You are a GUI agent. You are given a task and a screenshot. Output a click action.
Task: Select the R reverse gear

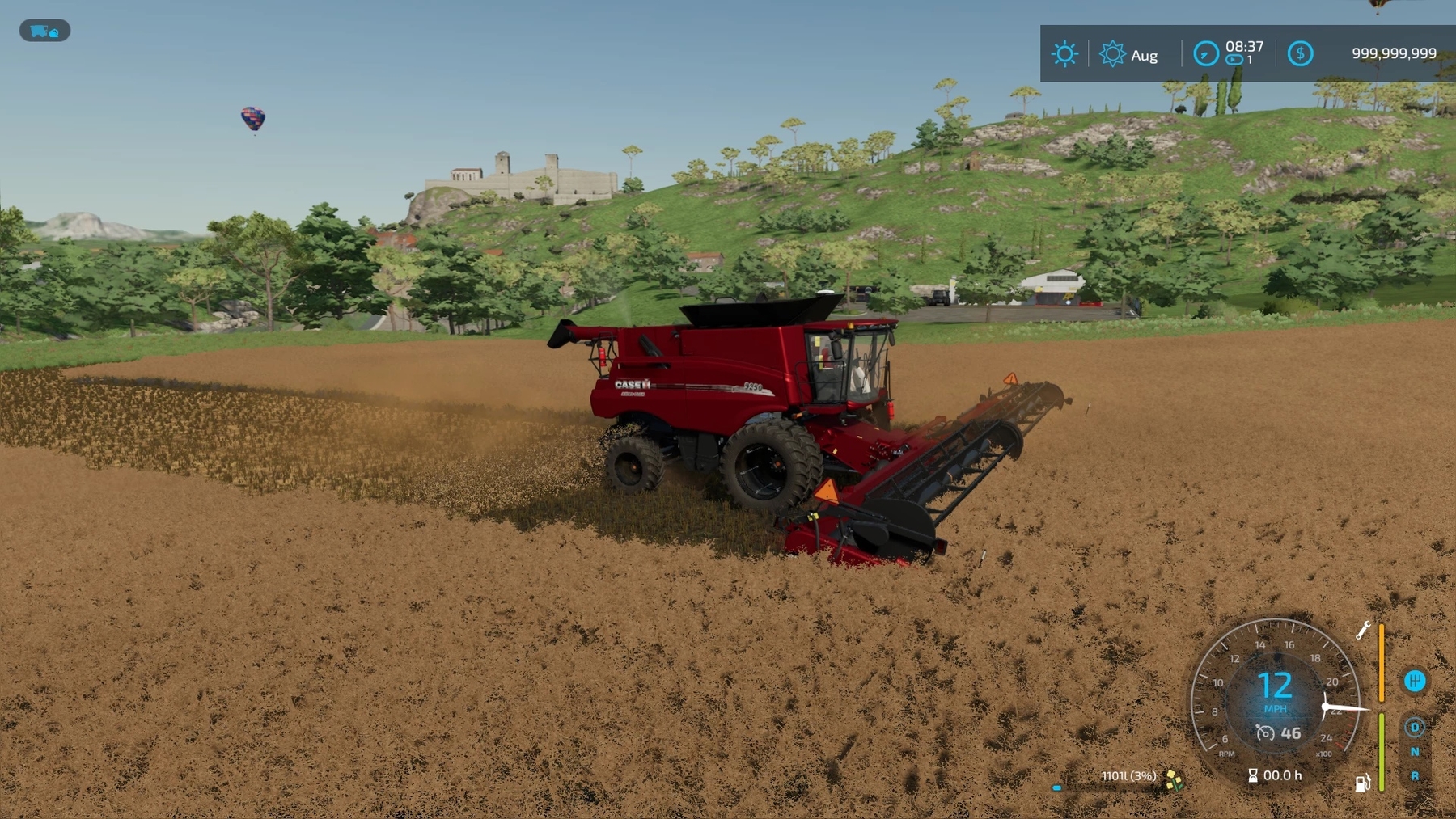point(1415,775)
